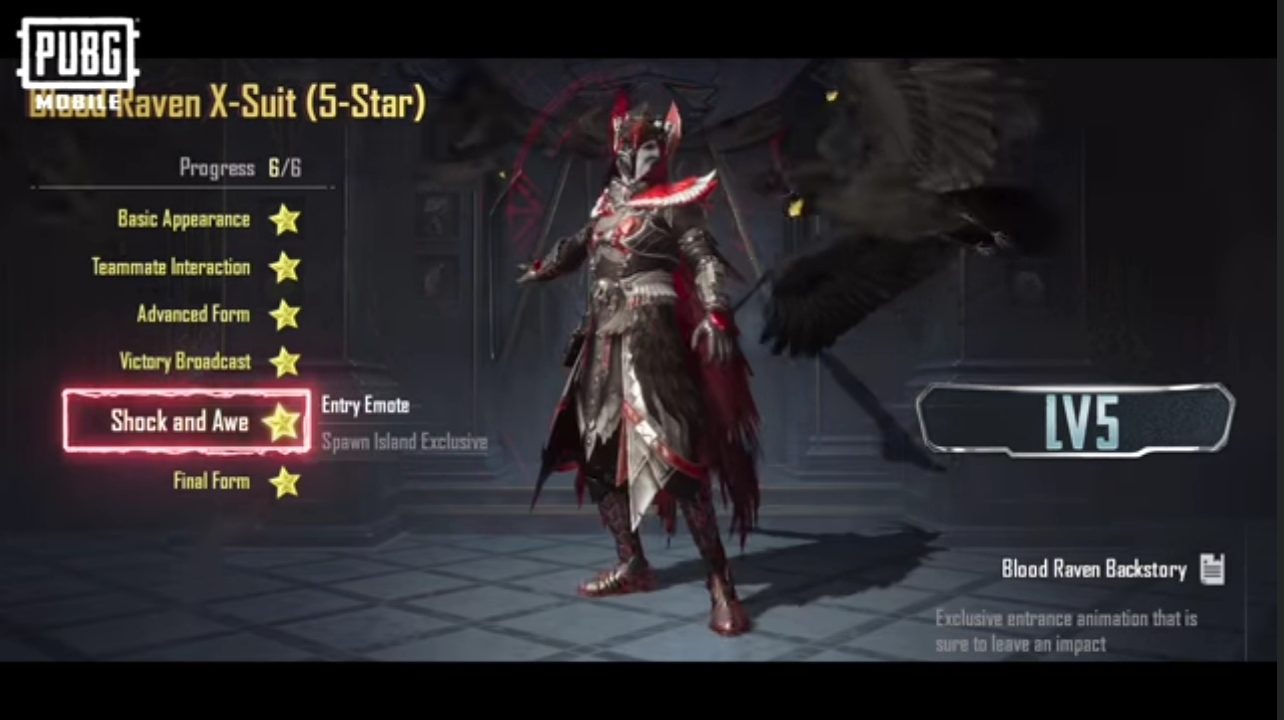Click the Spawn Island Exclusive text

(404, 442)
